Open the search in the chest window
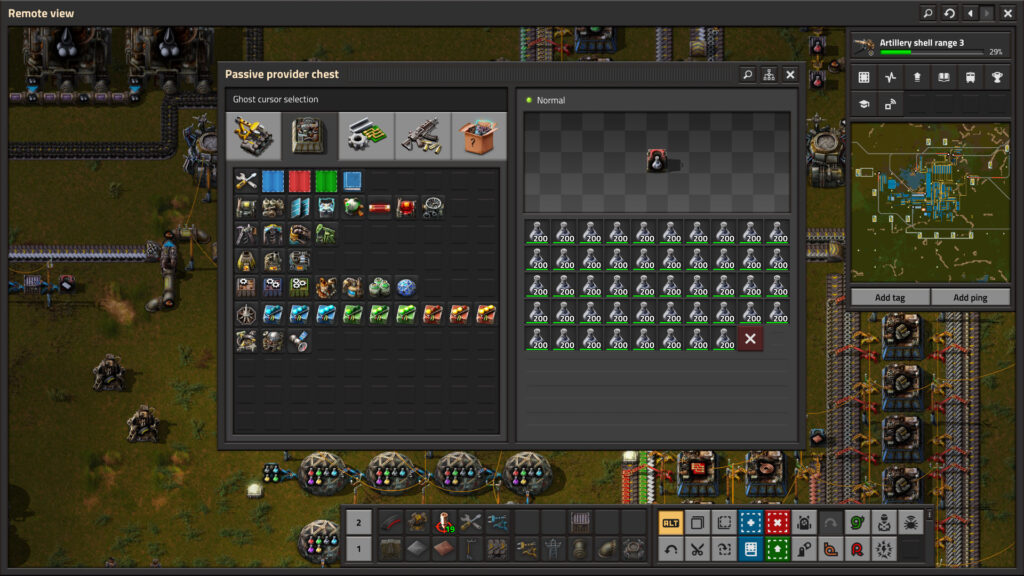 coord(747,75)
